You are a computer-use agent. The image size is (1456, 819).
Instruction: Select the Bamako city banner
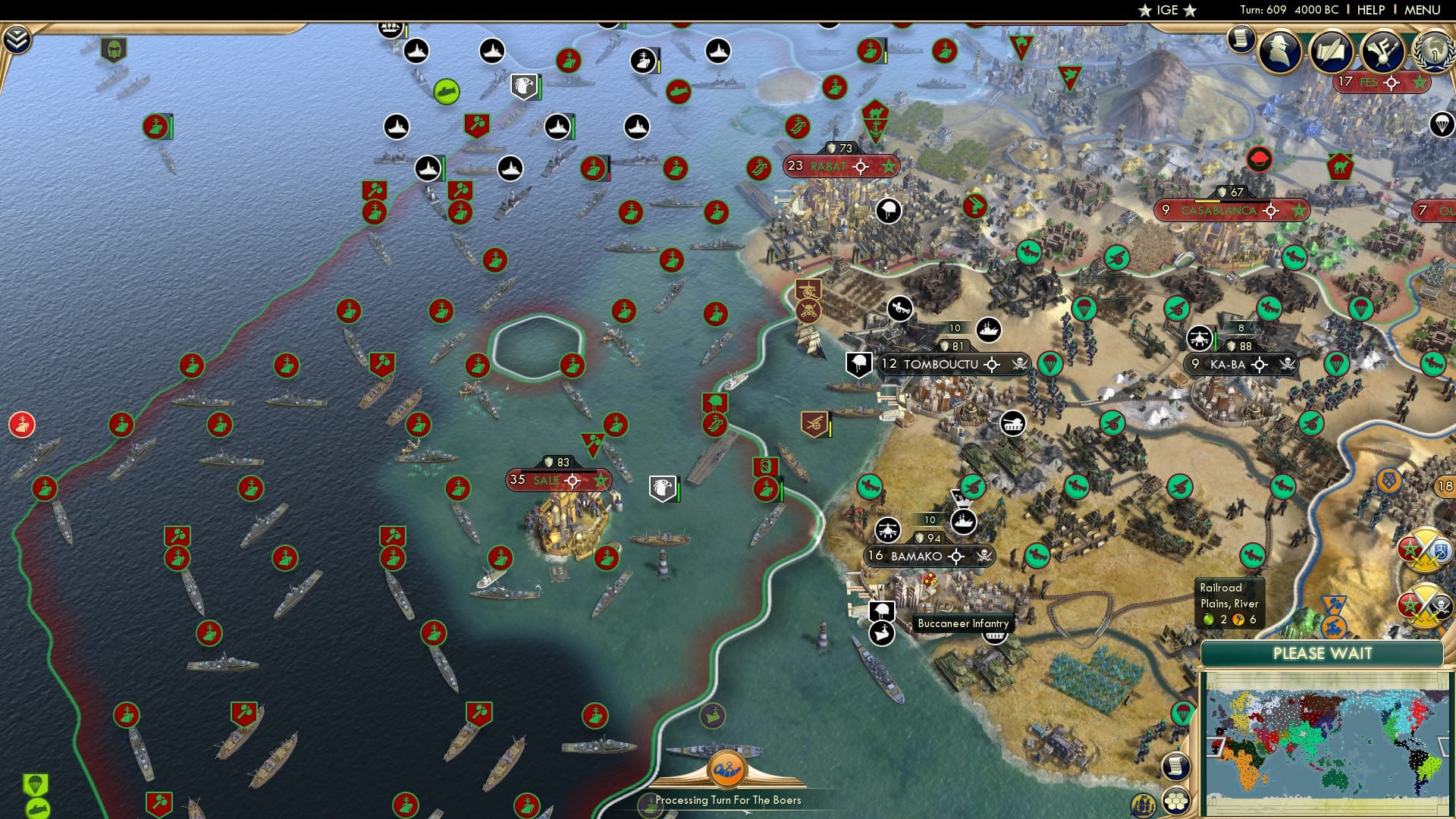tap(917, 557)
